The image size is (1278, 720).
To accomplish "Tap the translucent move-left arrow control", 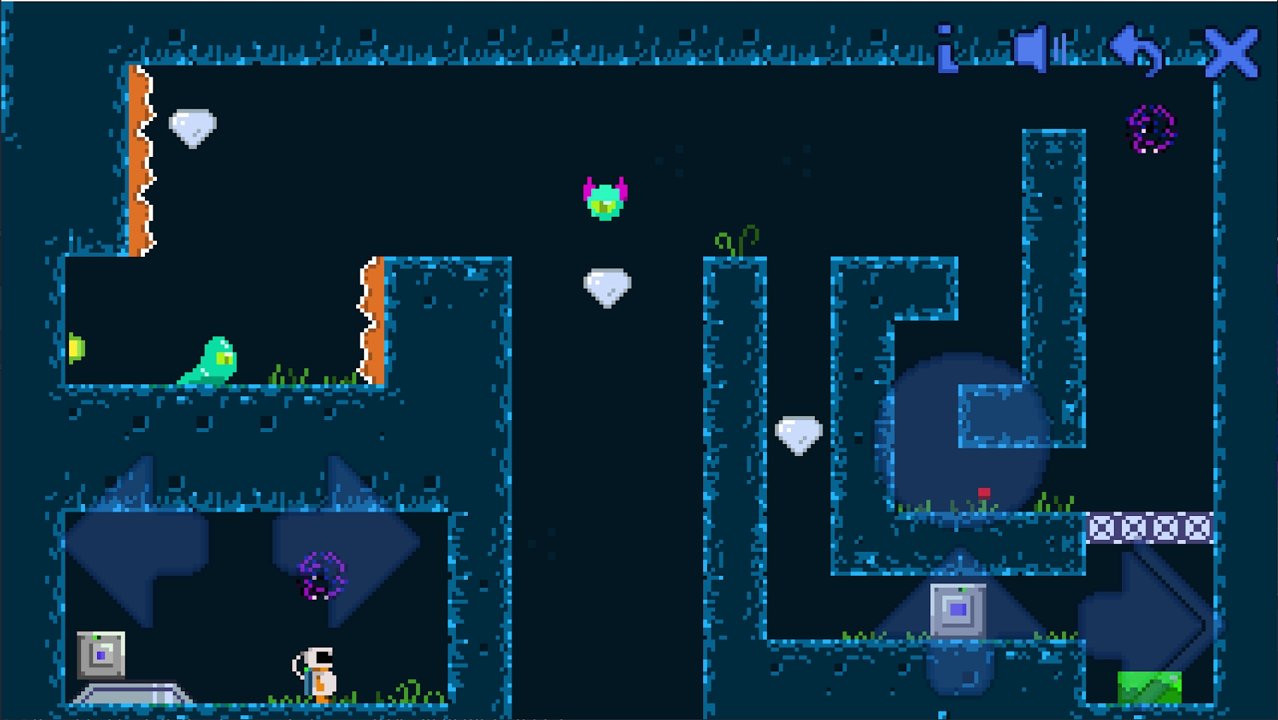I will (135, 541).
